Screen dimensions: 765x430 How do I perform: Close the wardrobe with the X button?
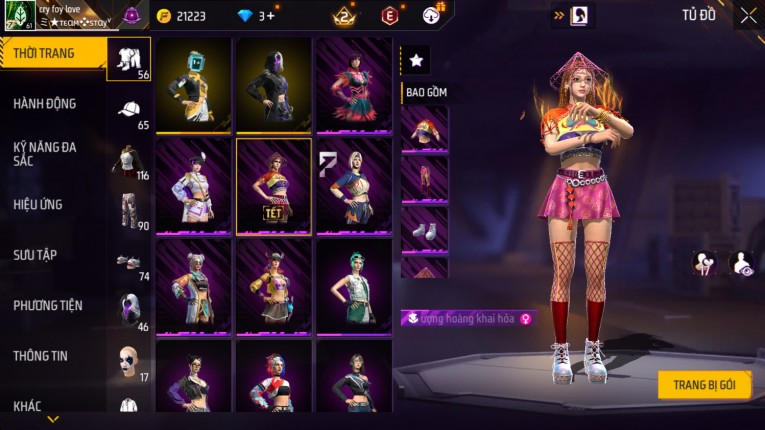click(x=748, y=15)
